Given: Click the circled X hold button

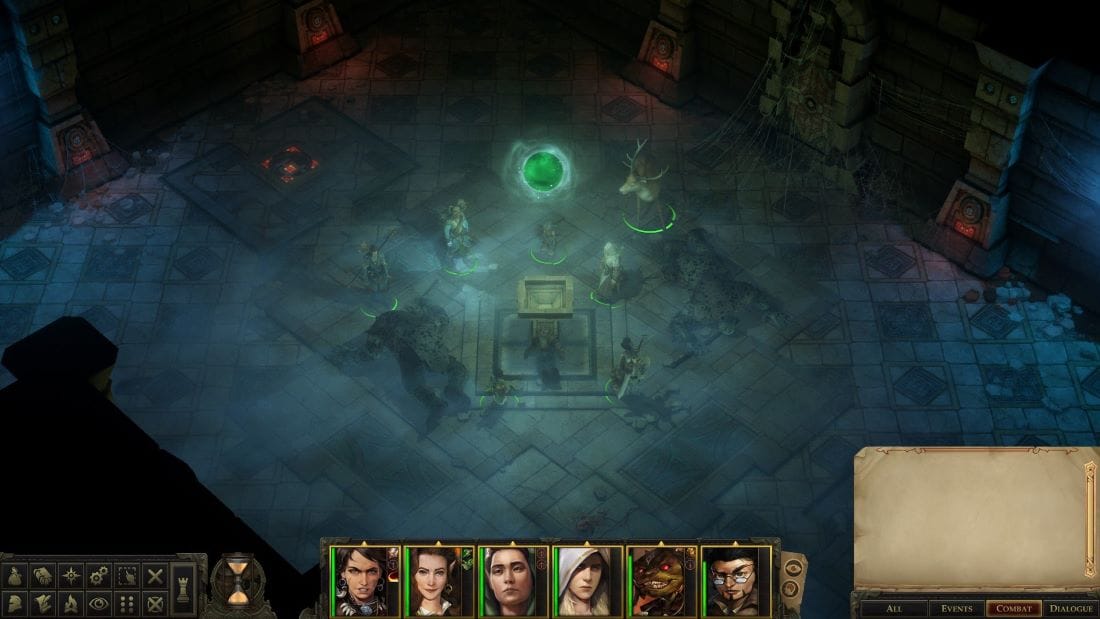Looking at the screenshot, I should pyautogui.click(x=154, y=603).
